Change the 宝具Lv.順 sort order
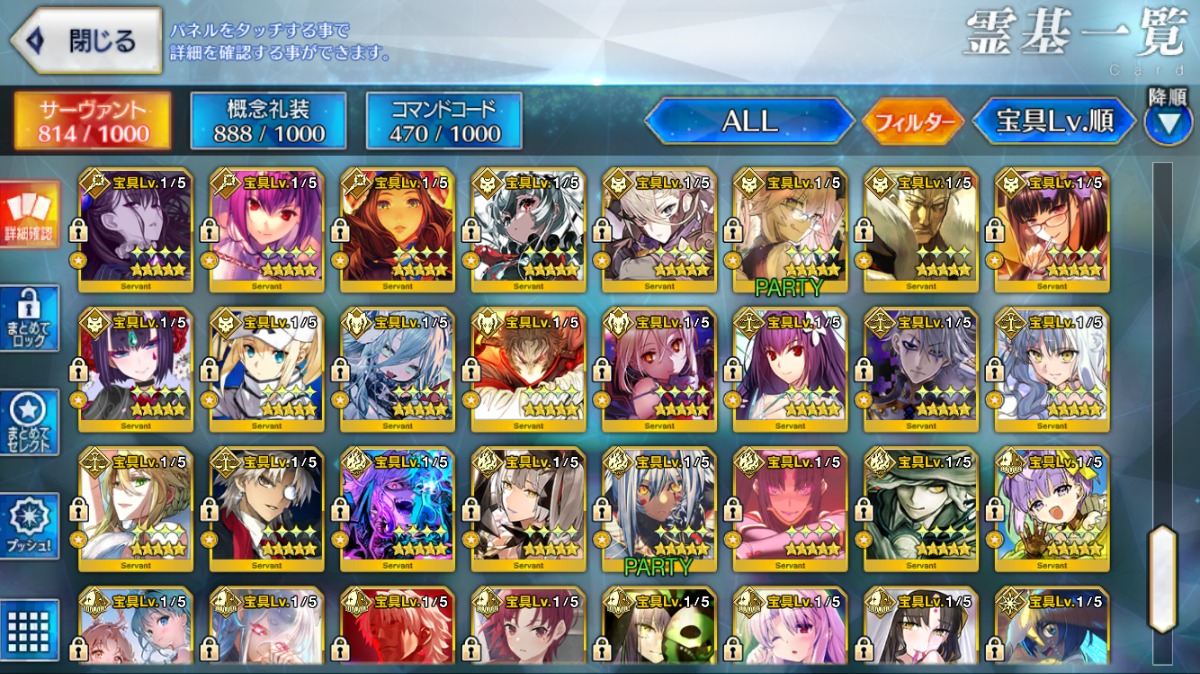Screen dimensions: 1200x674 point(1054,121)
